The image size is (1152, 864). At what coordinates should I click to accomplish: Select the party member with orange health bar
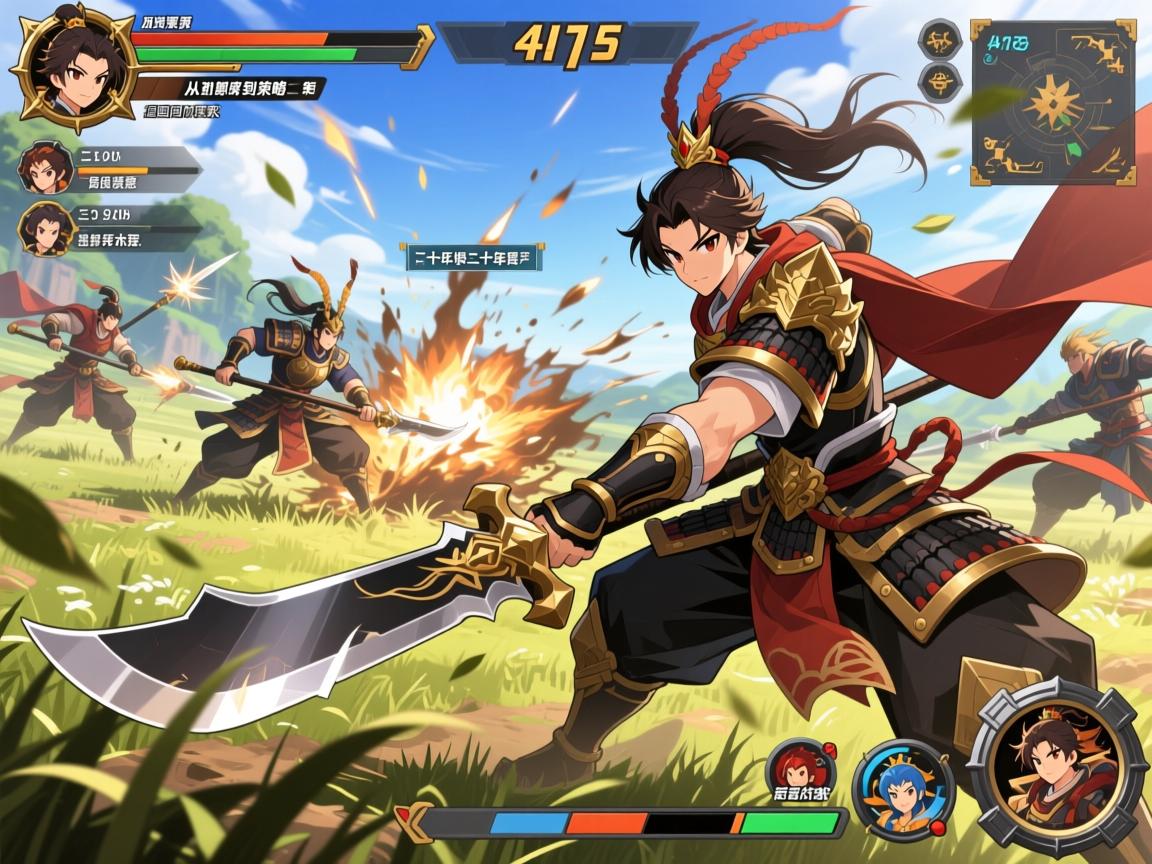pyautogui.click(x=44, y=169)
